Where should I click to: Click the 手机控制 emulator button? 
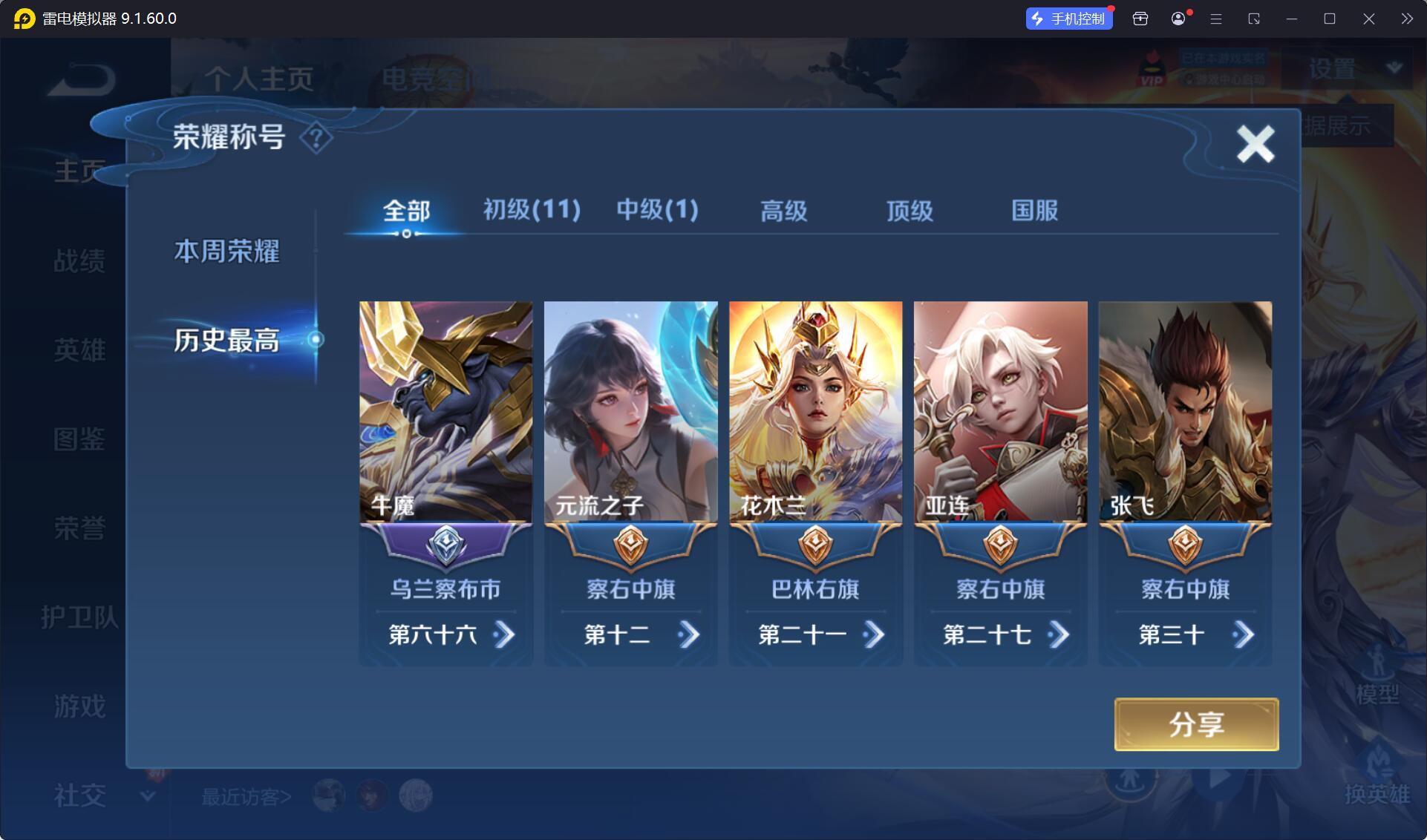pyautogui.click(x=1069, y=19)
